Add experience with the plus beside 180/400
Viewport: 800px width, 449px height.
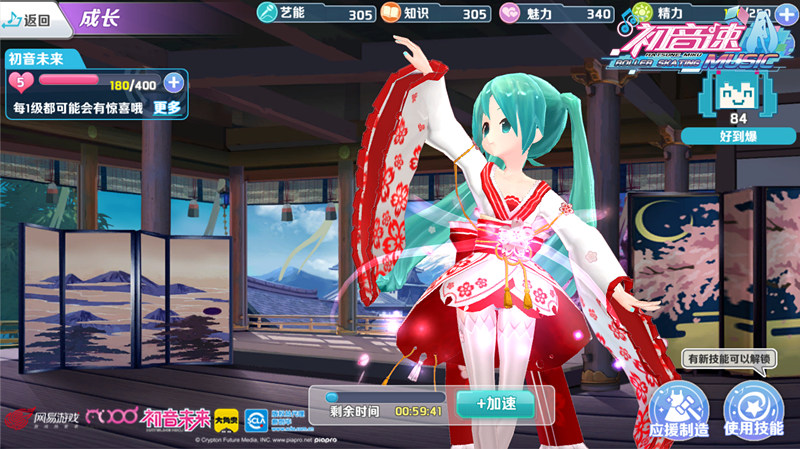point(174,82)
